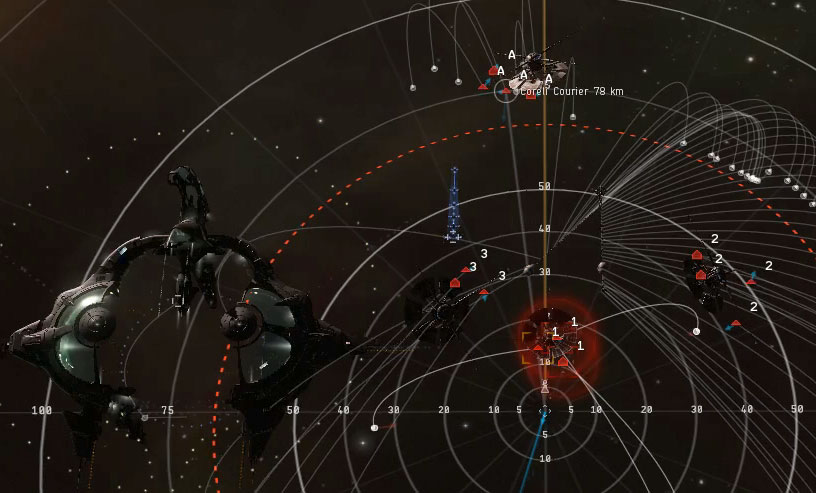
Task: Select the Corell Courier target bracket
Action: click(x=506, y=91)
